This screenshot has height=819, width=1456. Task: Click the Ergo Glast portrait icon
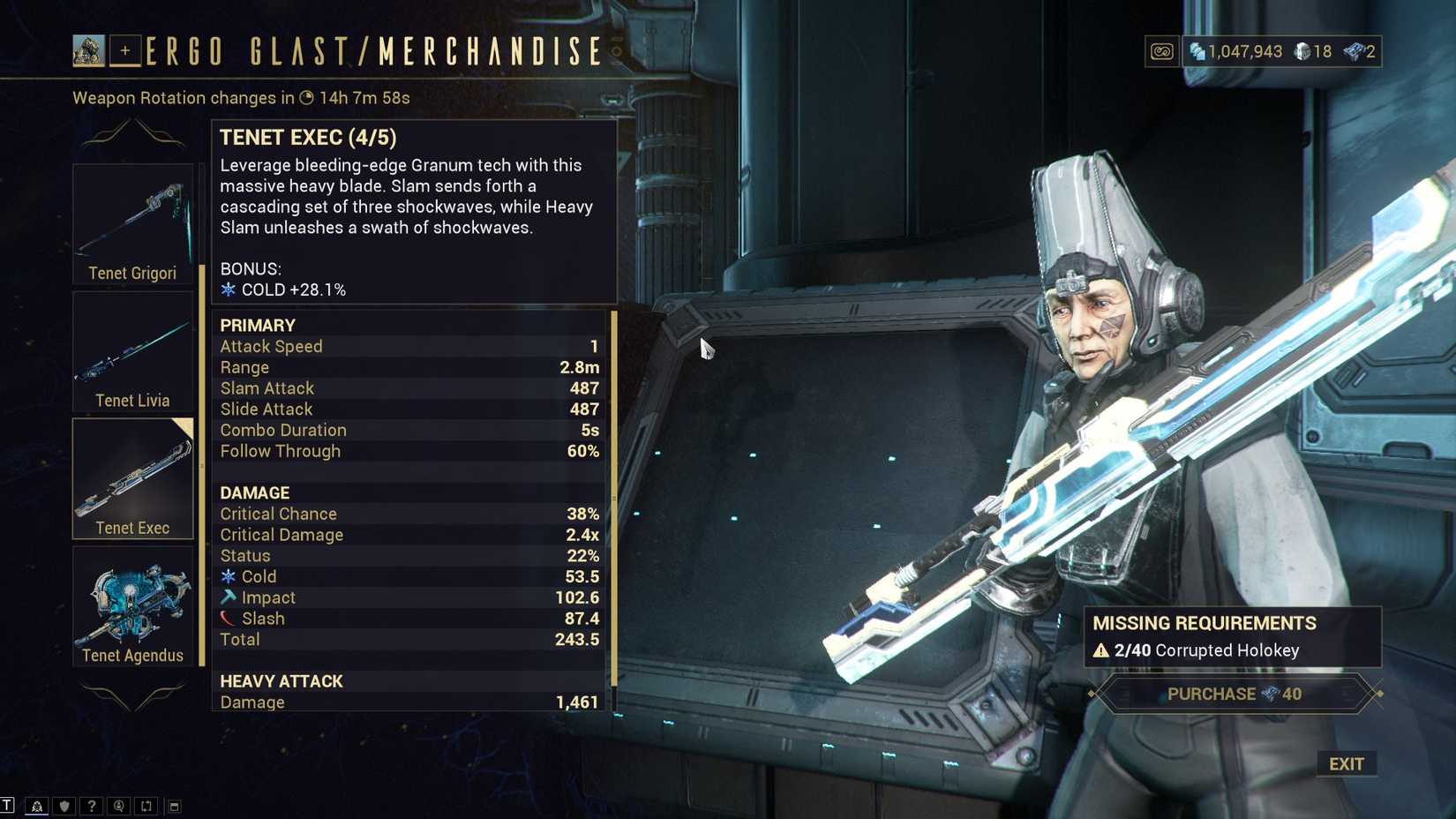pyautogui.click(x=87, y=50)
